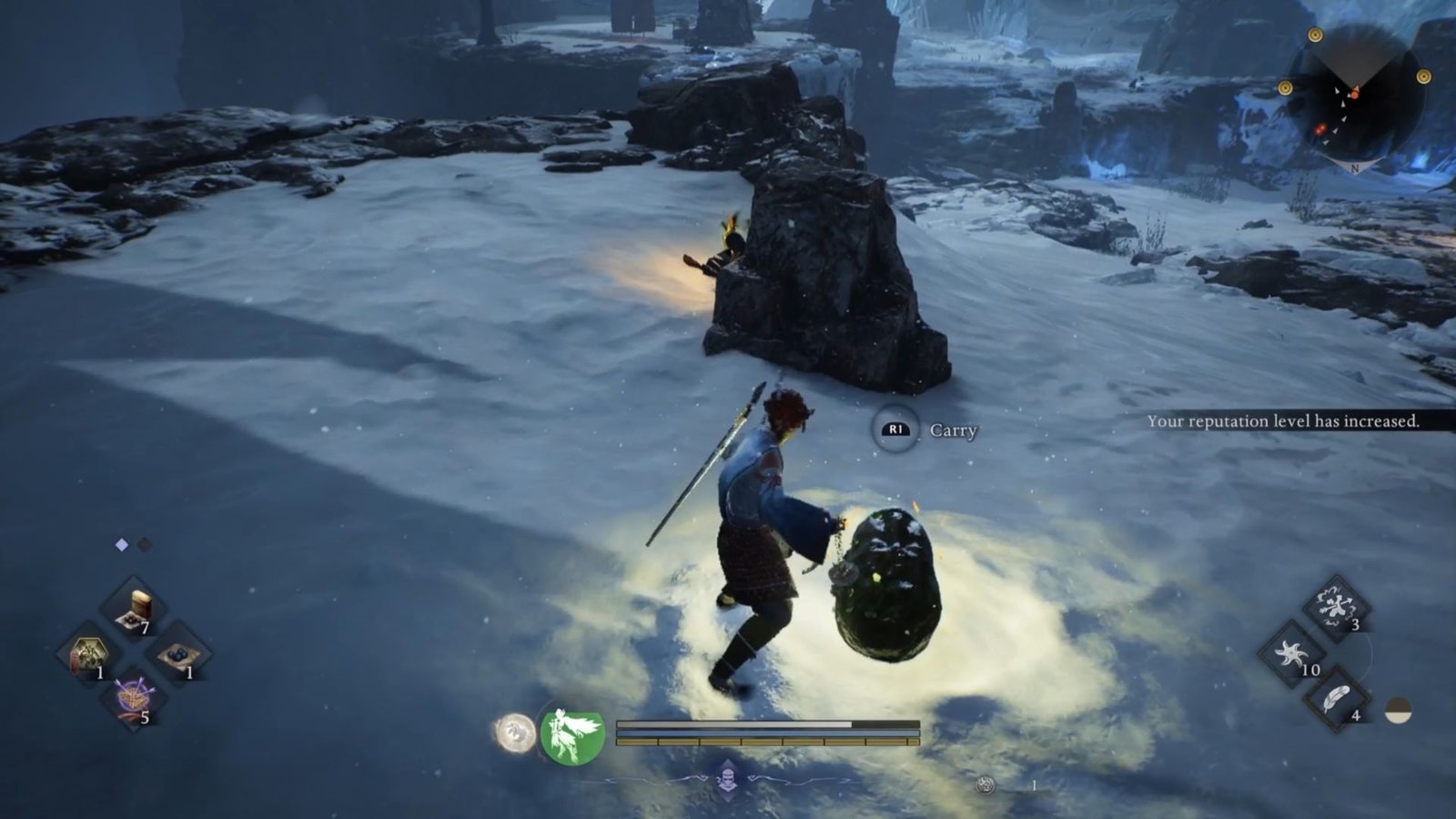The image size is (1456, 819).
Task: Toggle the day-night phase indicator circle
Action: point(1398,710)
